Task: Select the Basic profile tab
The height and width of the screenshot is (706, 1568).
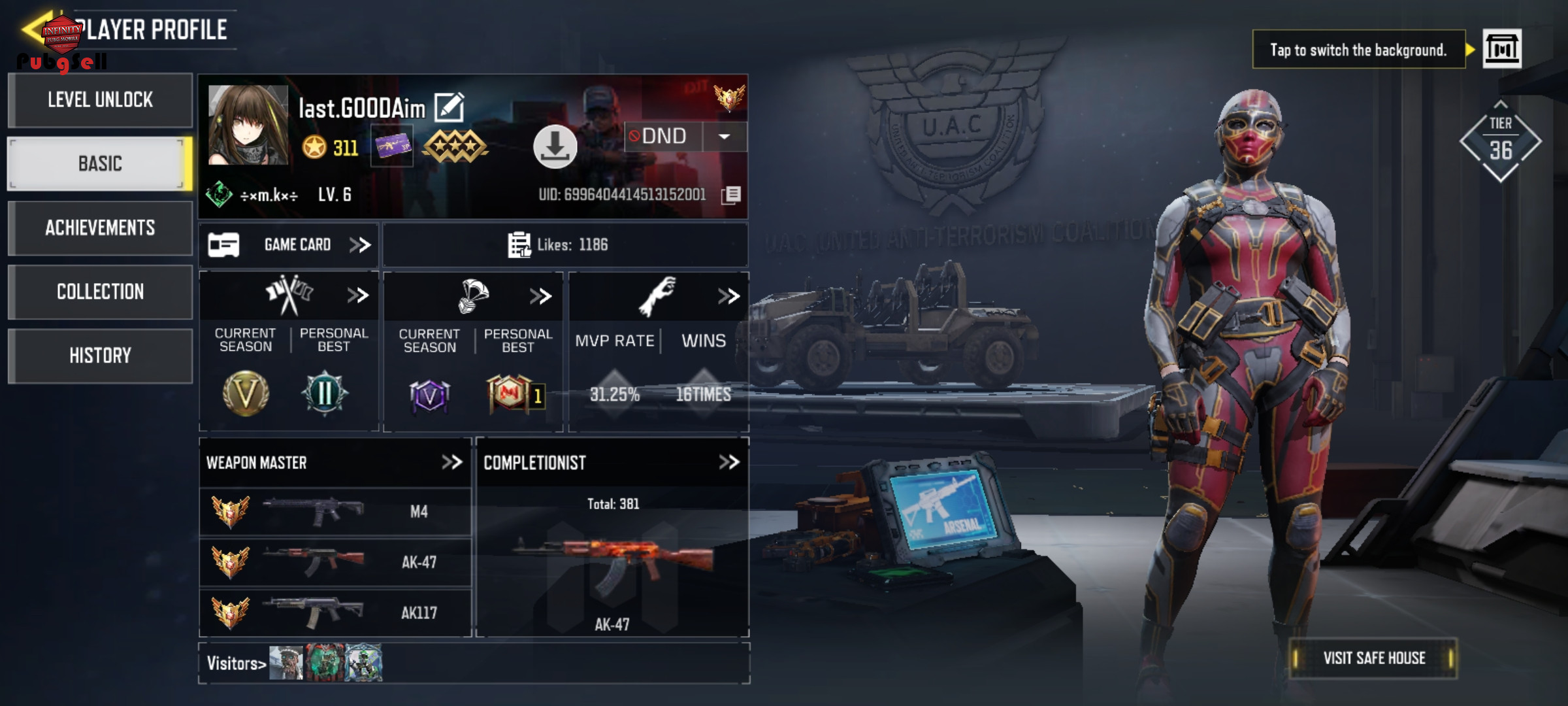Action: (100, 163)
